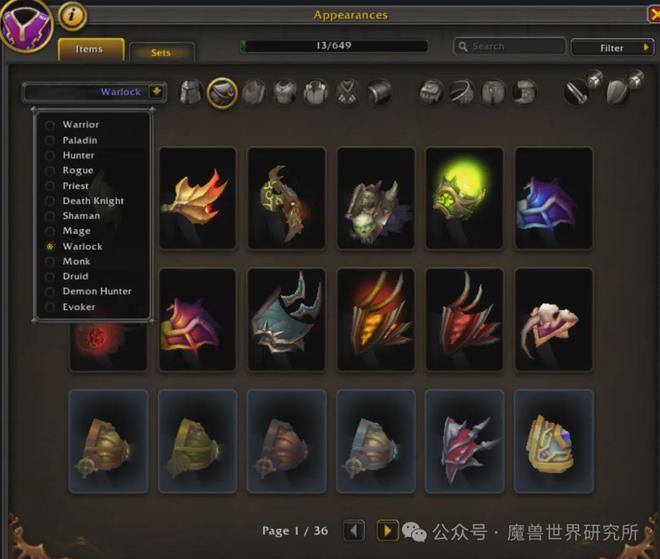This screenshot has width=660, height=559.
Task: Open the info help button
Action: click(72, 15)
